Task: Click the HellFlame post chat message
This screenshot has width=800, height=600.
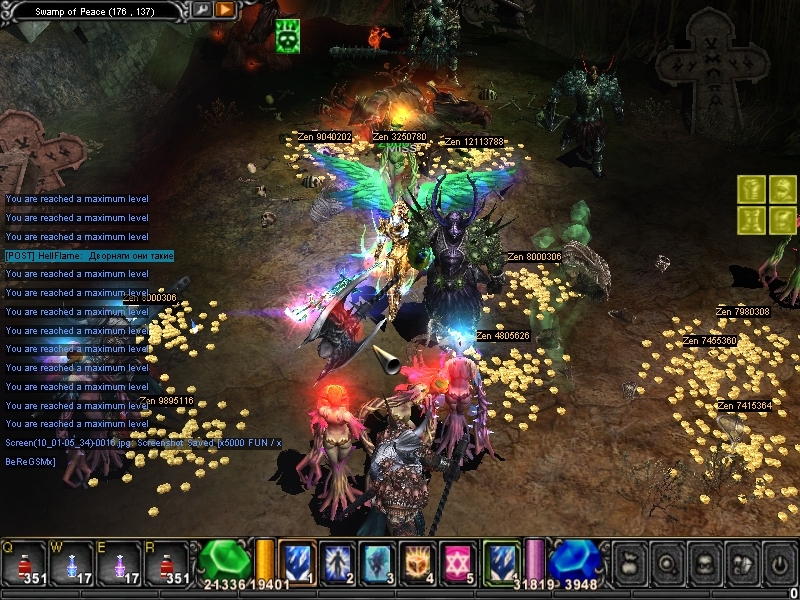Action: pyautogui.click(x=90, y=256)
